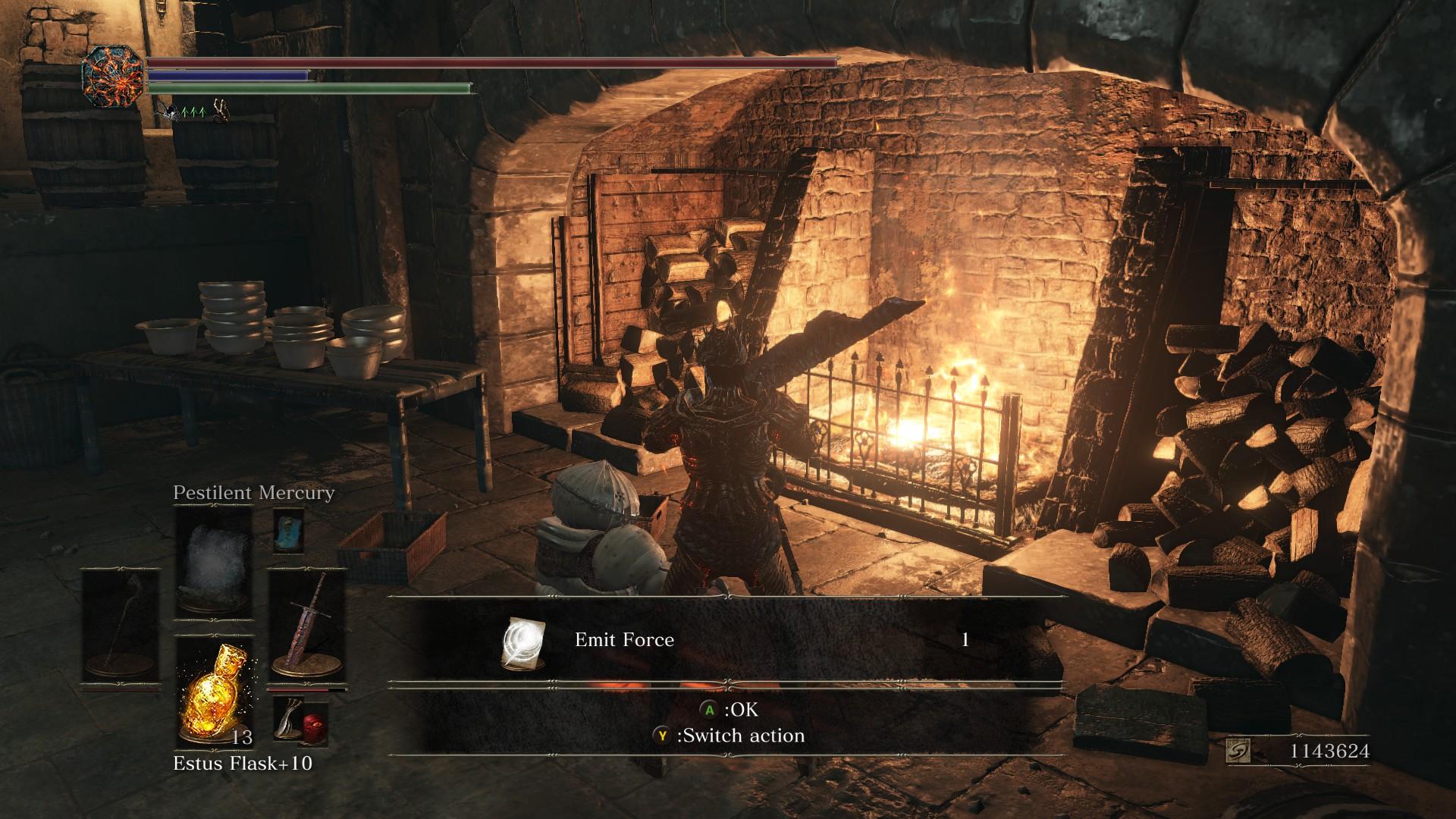Select the red eye orb quick slot
Screen dimensions: 1456x819
pyautogui.click(x=313, y=723)
